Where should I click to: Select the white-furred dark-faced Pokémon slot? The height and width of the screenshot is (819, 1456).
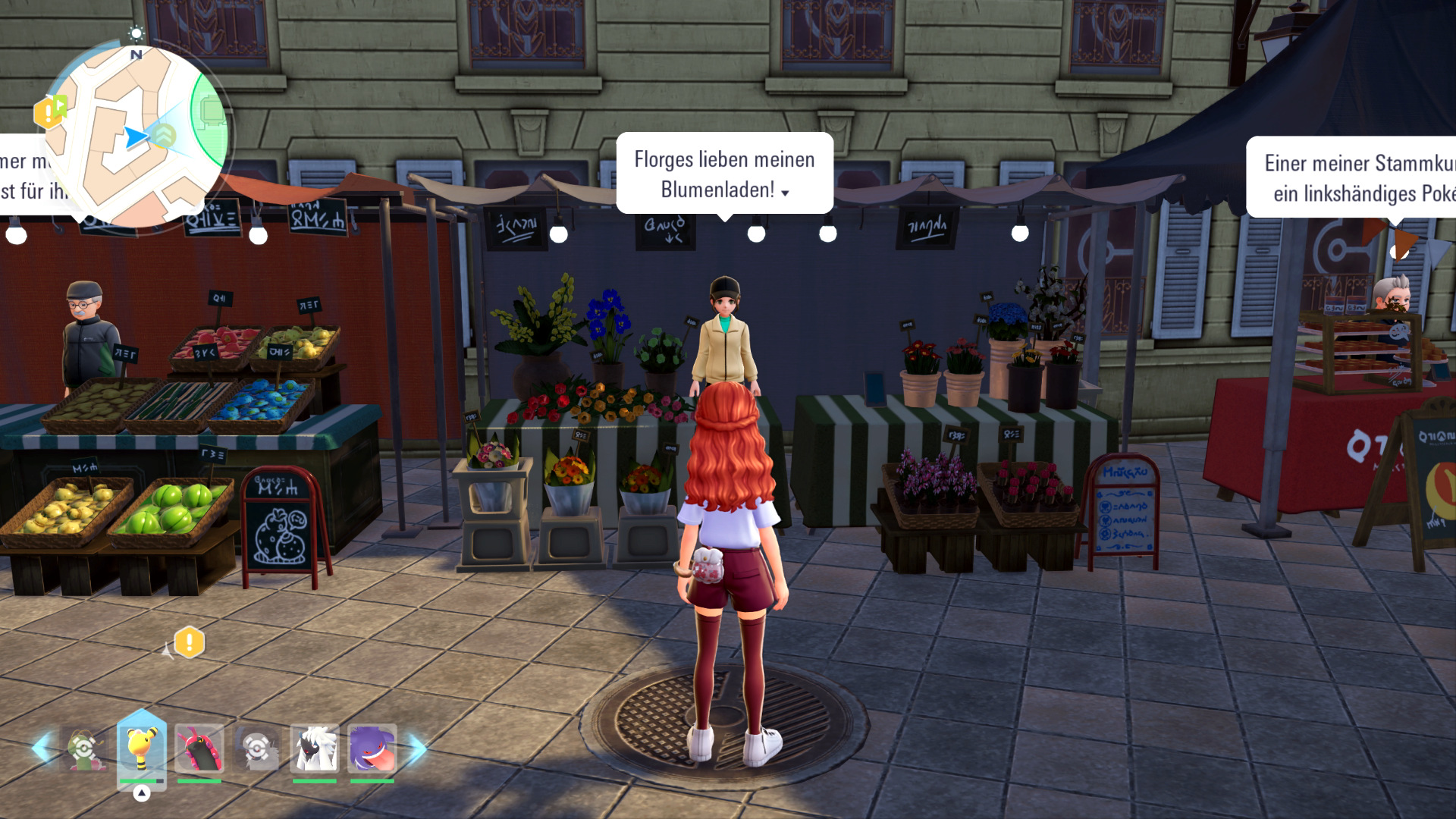(315, 748)
